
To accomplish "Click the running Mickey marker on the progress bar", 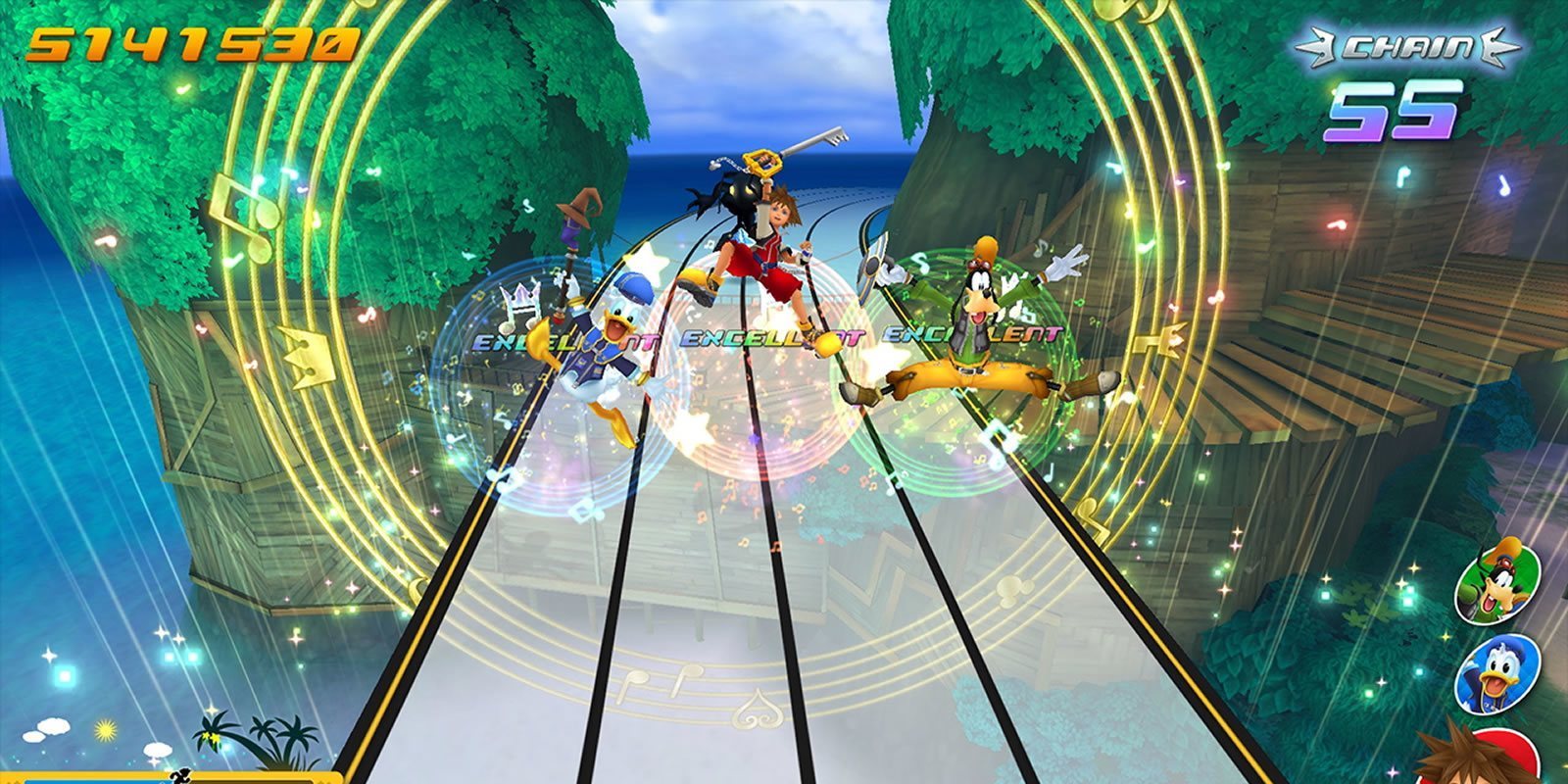I will coord(179,777).
